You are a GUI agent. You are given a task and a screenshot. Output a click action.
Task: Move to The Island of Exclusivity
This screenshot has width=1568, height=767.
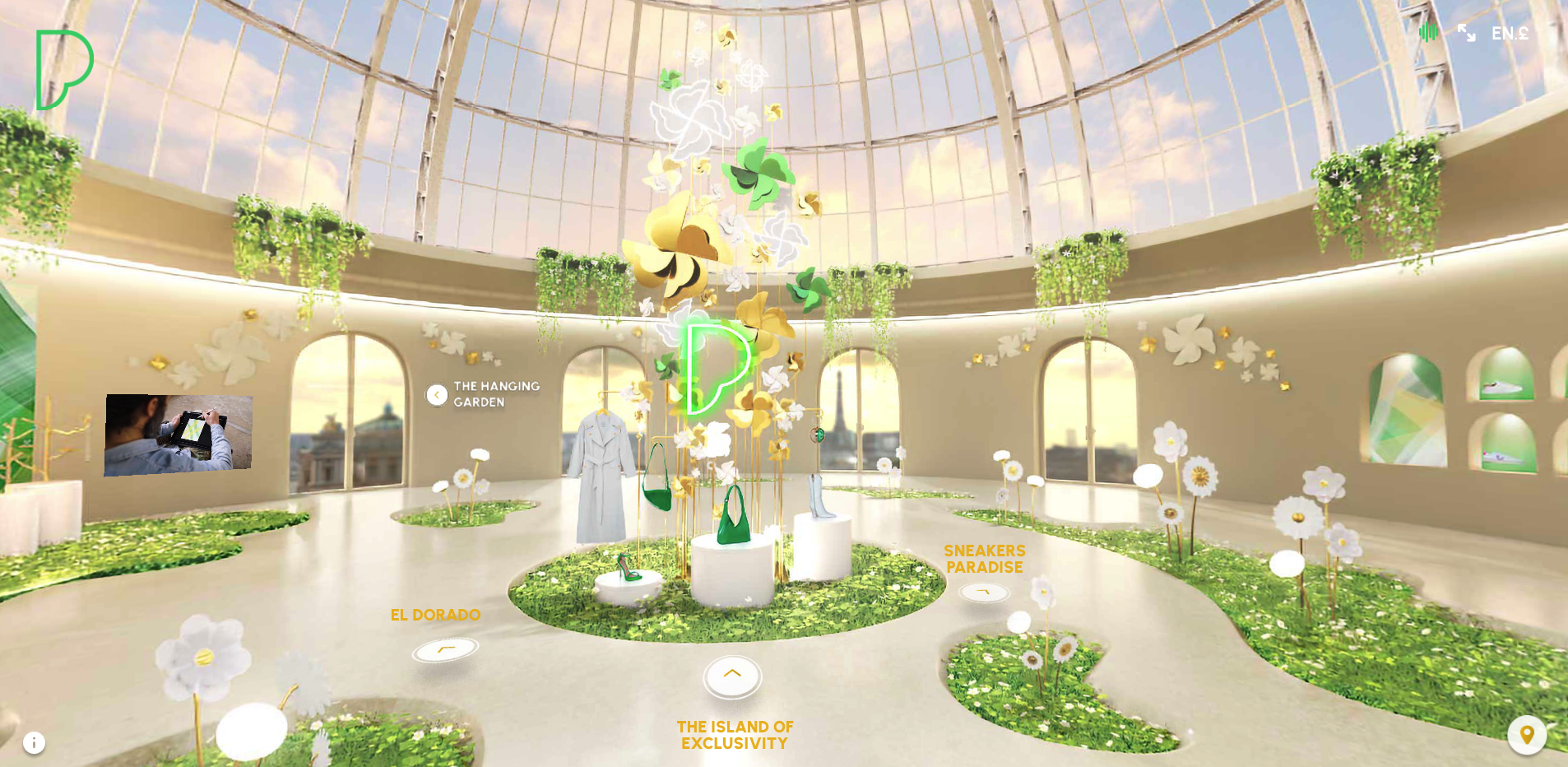click(732, 676)
